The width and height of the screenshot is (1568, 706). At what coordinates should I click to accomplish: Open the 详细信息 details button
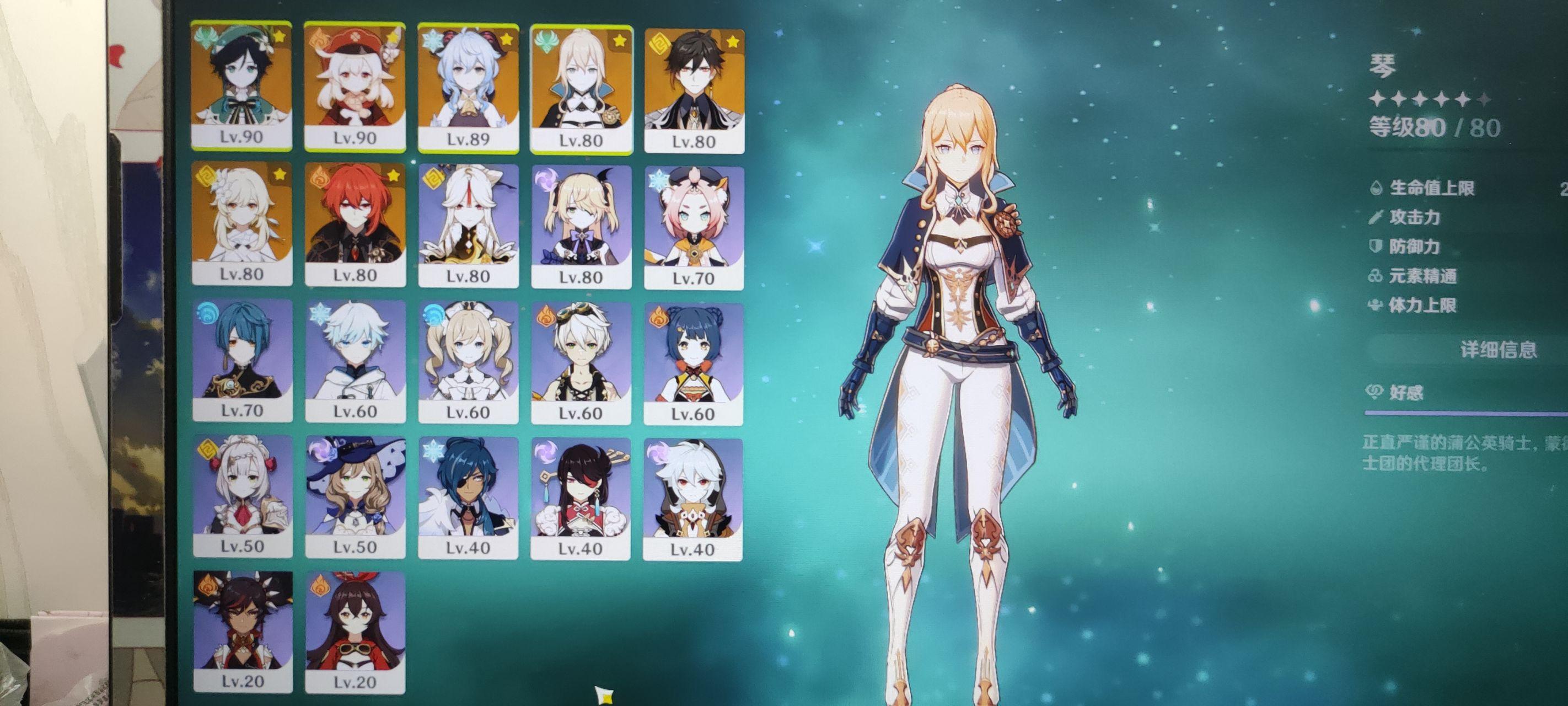(x=1497, y=350)
